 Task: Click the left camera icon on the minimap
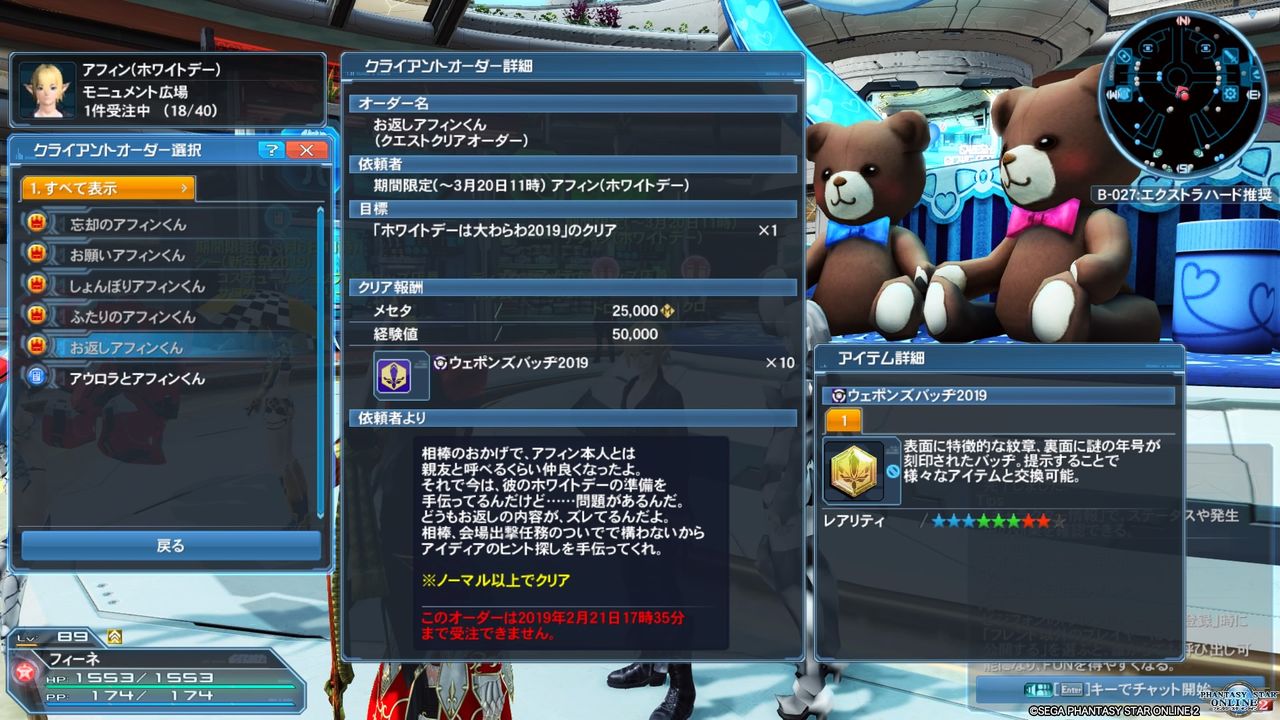click(1149, 46)
